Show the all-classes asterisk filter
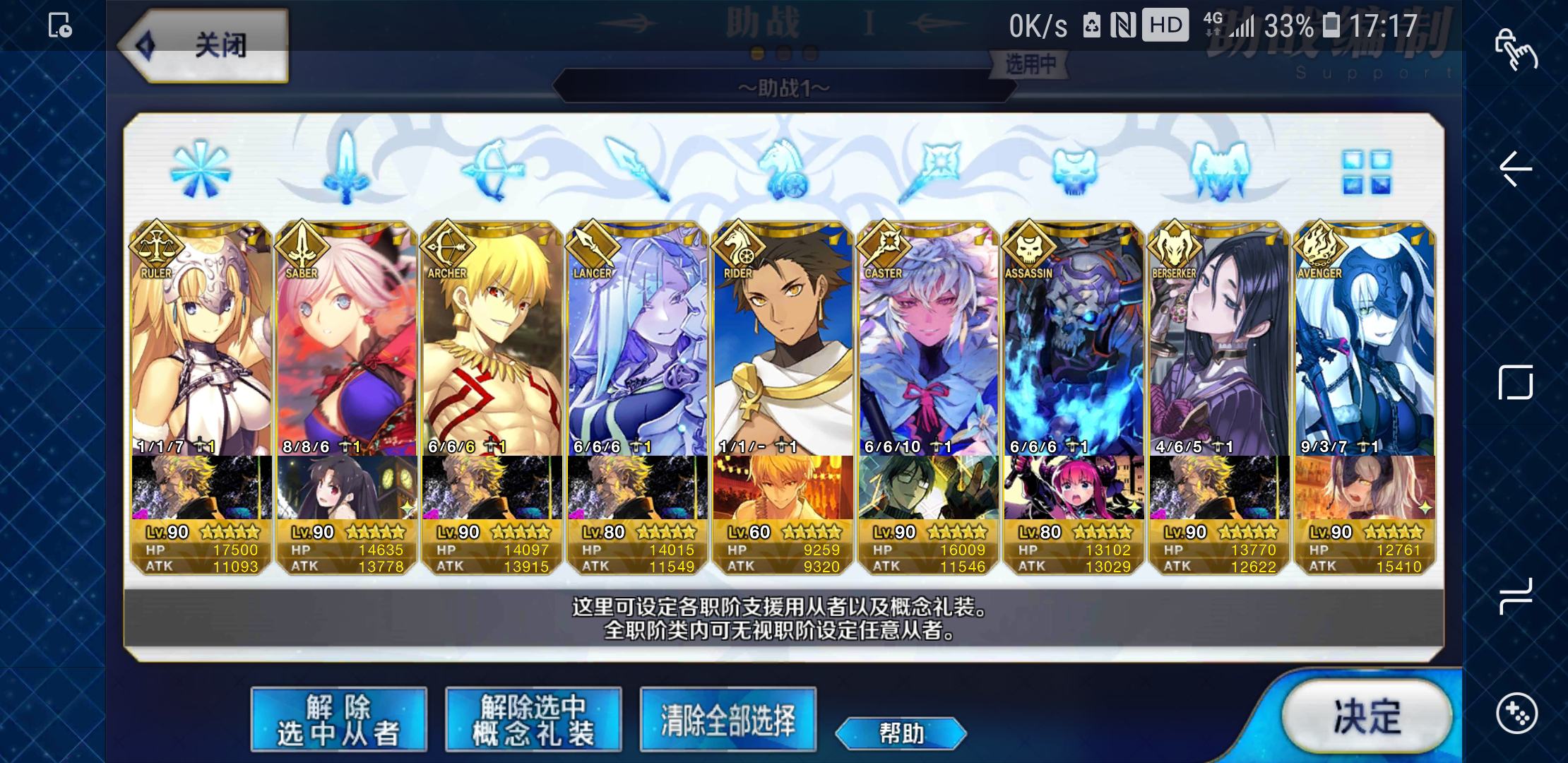Screen dimensions: 1568x763 point(201,170)
